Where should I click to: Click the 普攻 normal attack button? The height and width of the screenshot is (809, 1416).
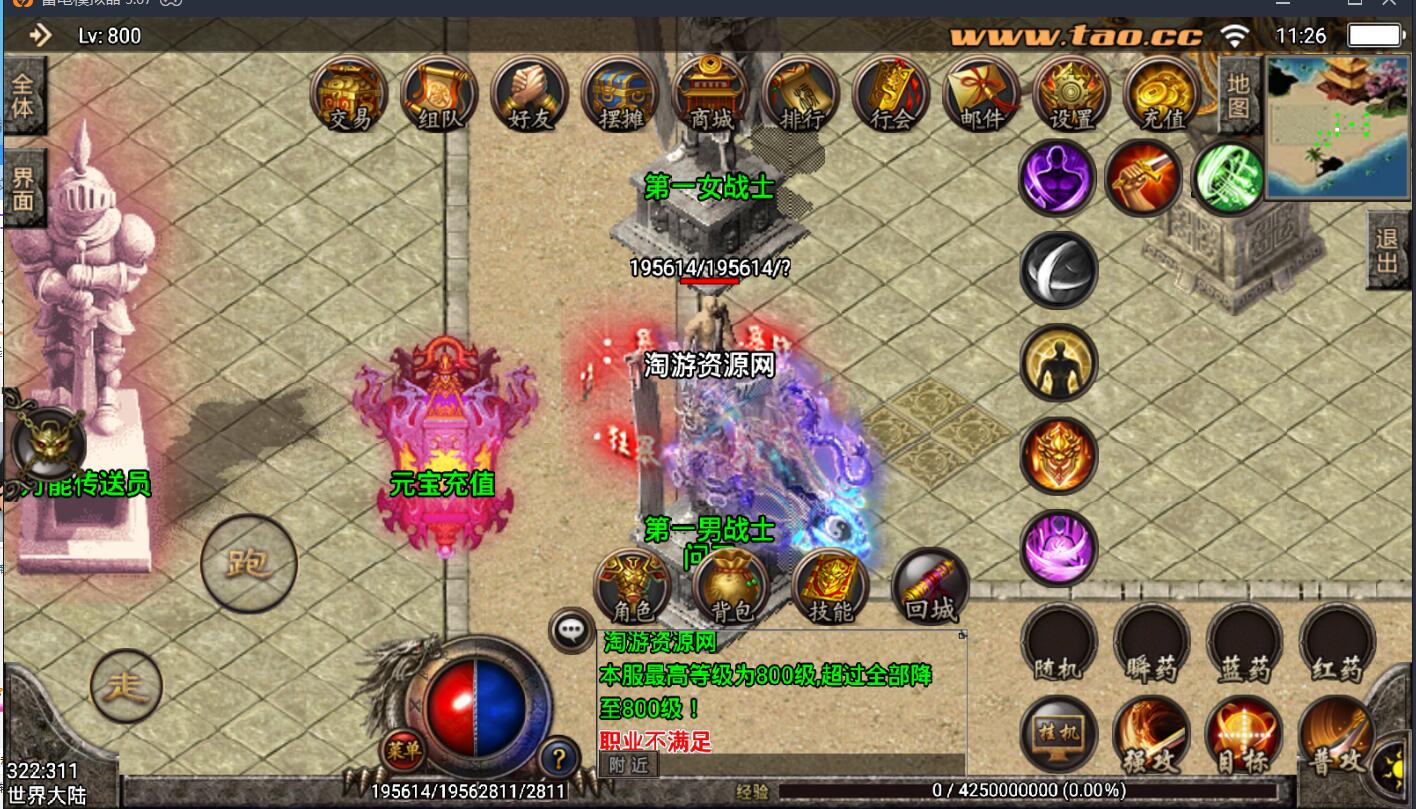pyautogui.click(x=1338, y=736)
